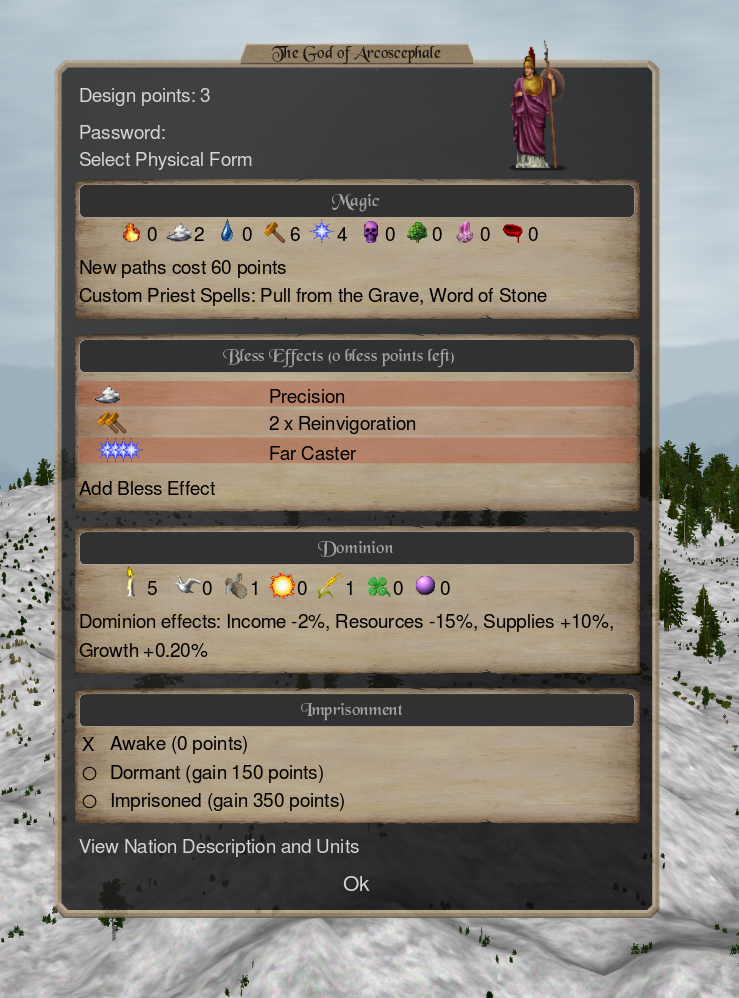The image size is (739, 998).
Task: Choose Imprisoned to gain 350 points
Action: (x=226, y=801)
